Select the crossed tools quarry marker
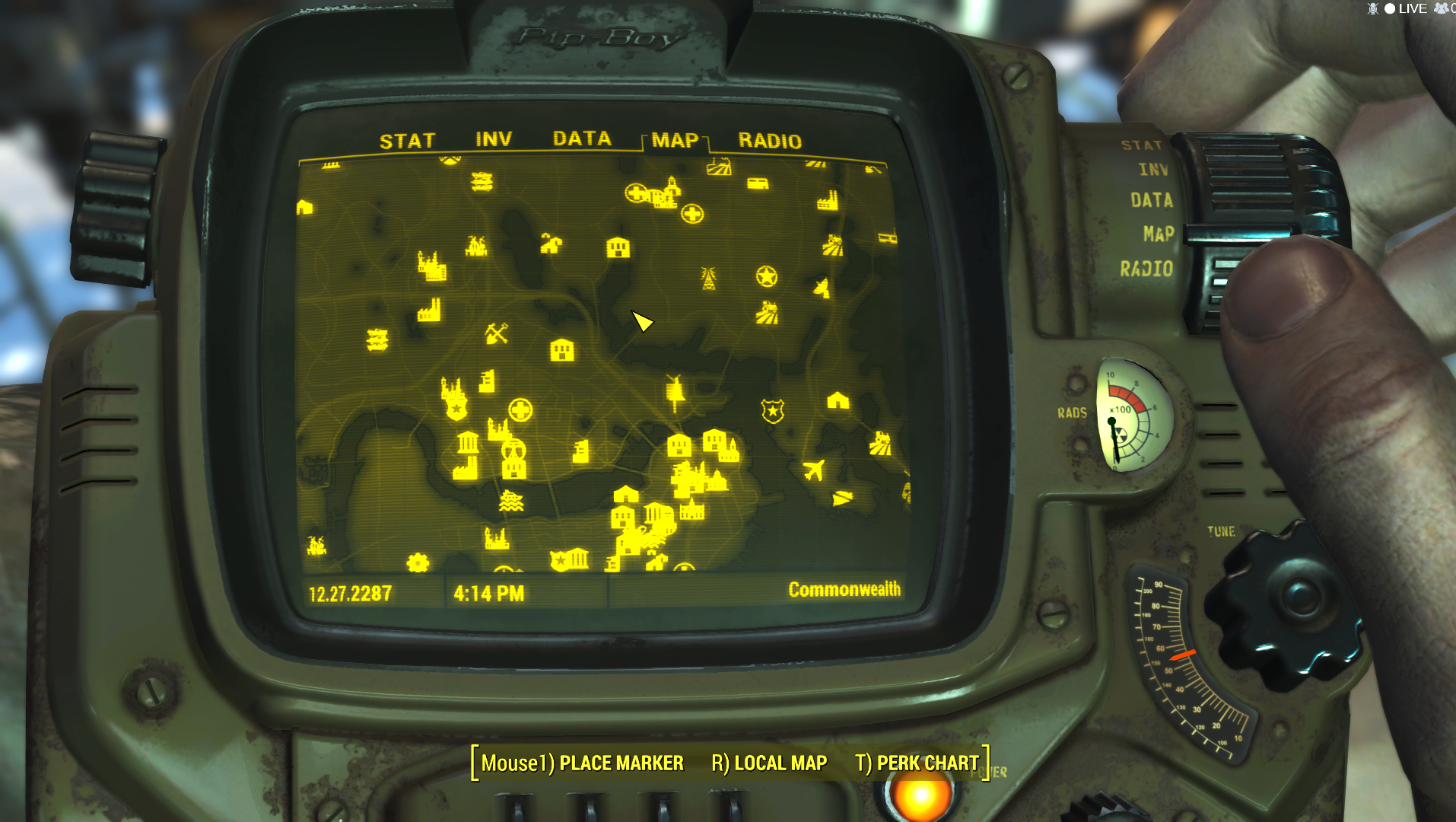 click(497, 333)
